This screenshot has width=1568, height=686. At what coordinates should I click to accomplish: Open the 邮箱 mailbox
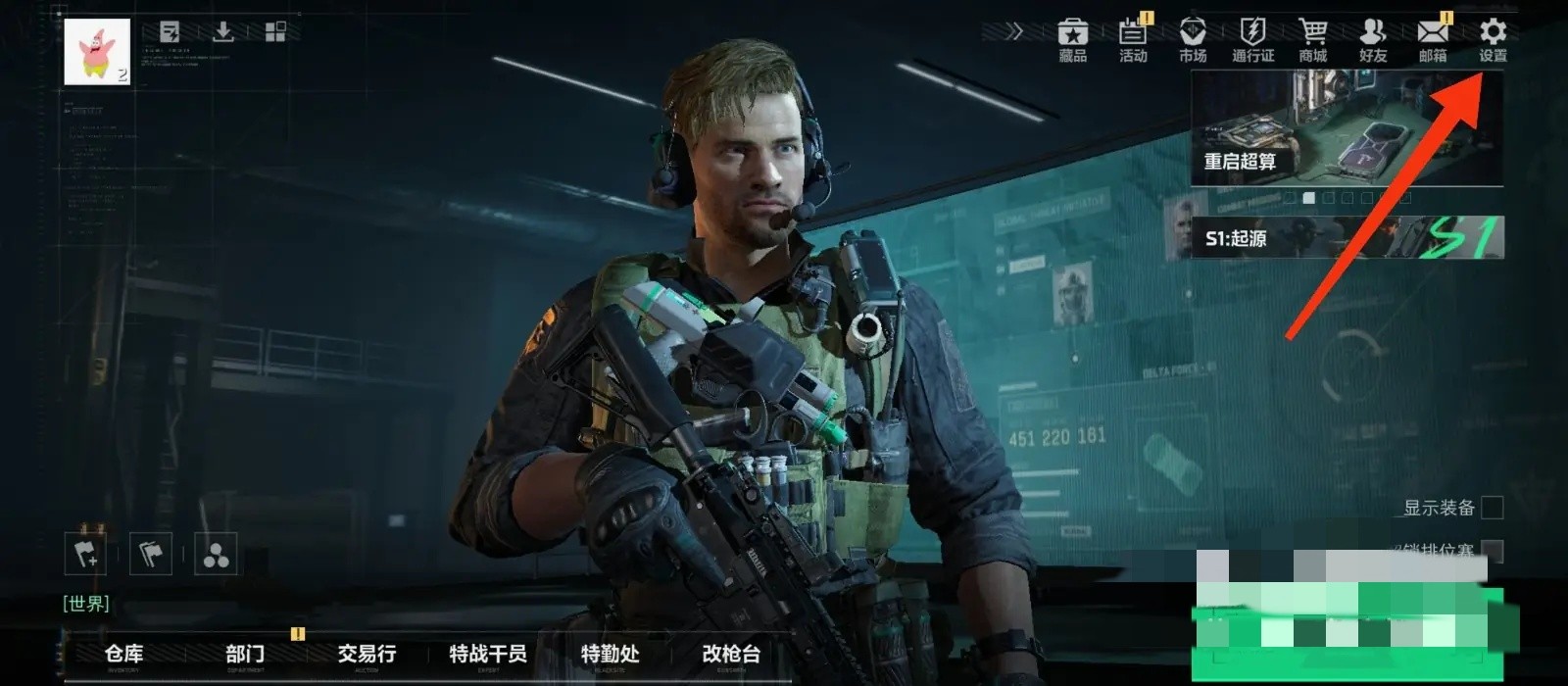[x=1433, y=40]
